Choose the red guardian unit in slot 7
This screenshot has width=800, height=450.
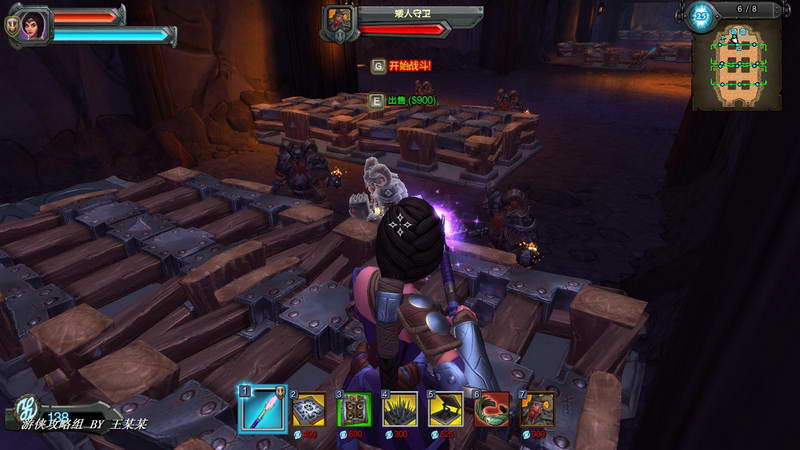point(538,408)
